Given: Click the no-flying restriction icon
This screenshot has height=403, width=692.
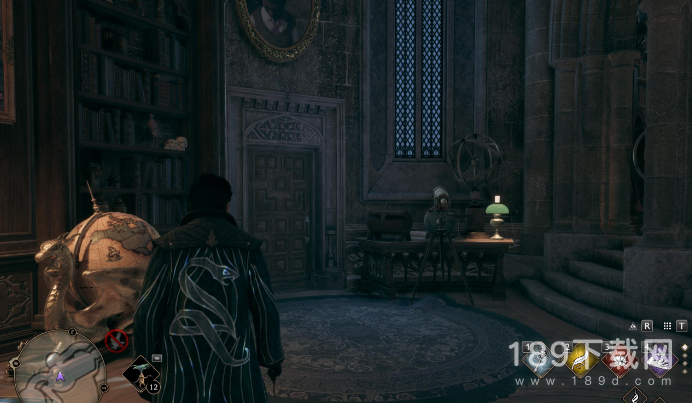Looking at the screenshot, I should click(x=115, y=341).
